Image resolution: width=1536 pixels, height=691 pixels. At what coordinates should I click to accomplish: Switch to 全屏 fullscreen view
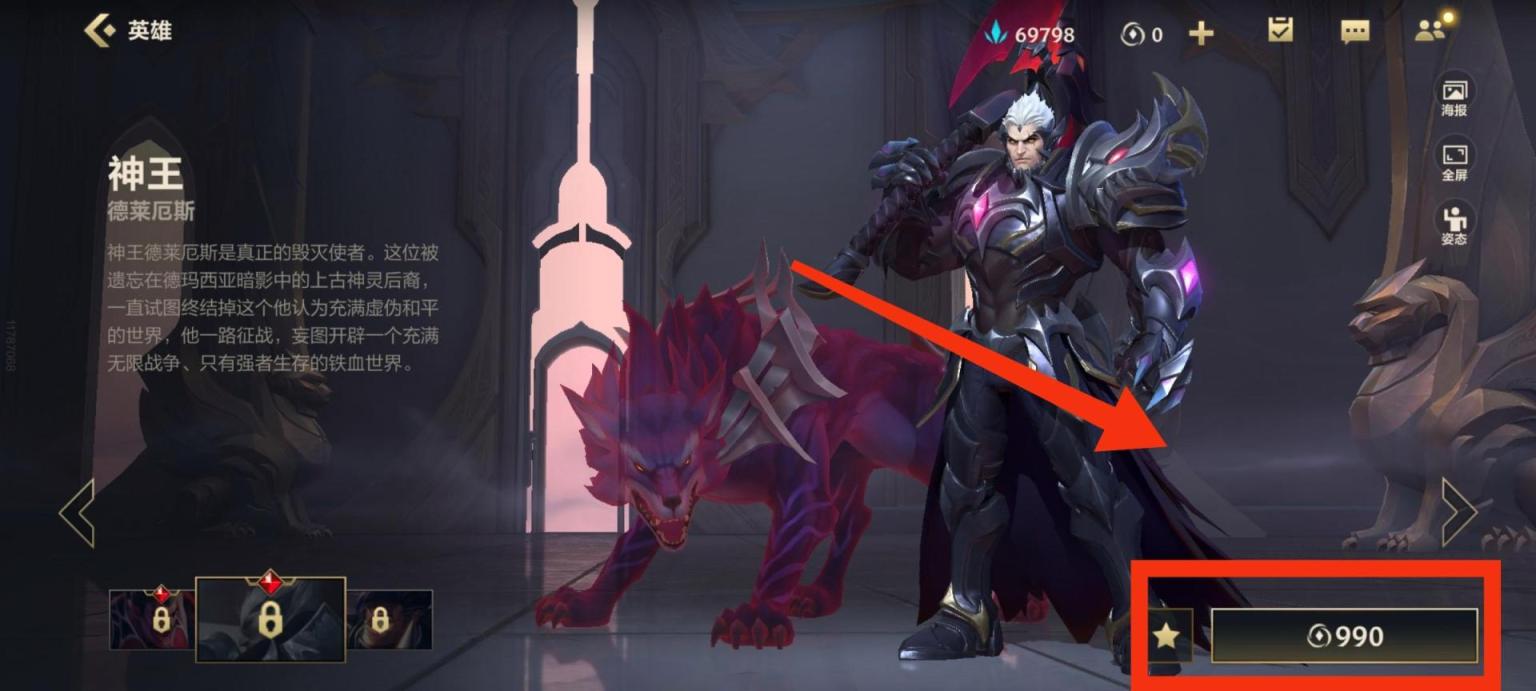(x=1454, y=162)
